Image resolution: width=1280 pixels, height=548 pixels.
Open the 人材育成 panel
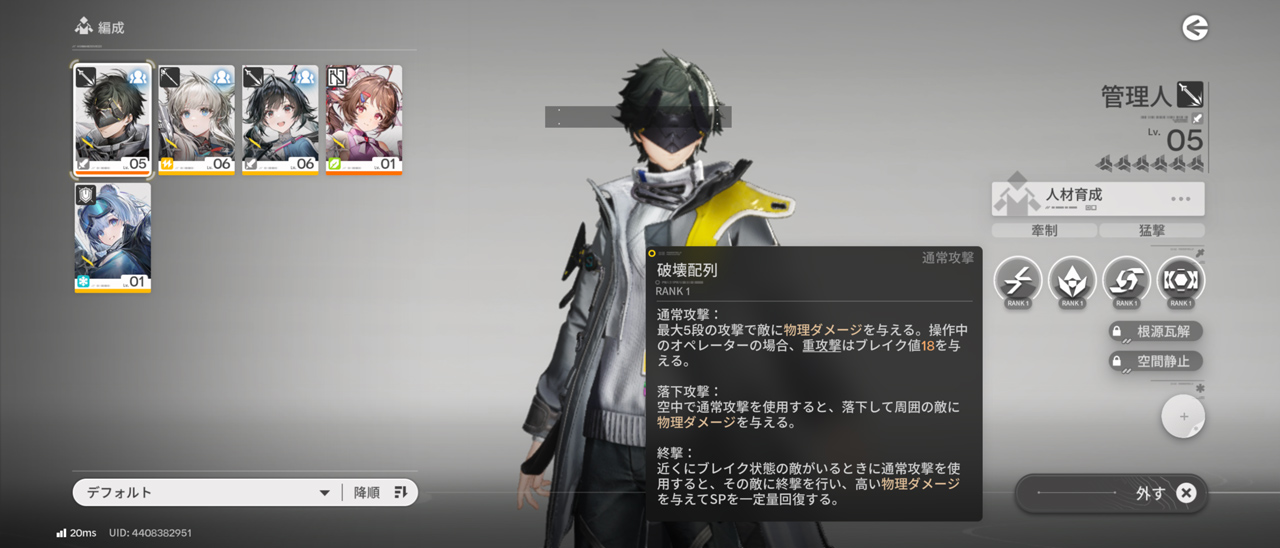pos(1098,198)
